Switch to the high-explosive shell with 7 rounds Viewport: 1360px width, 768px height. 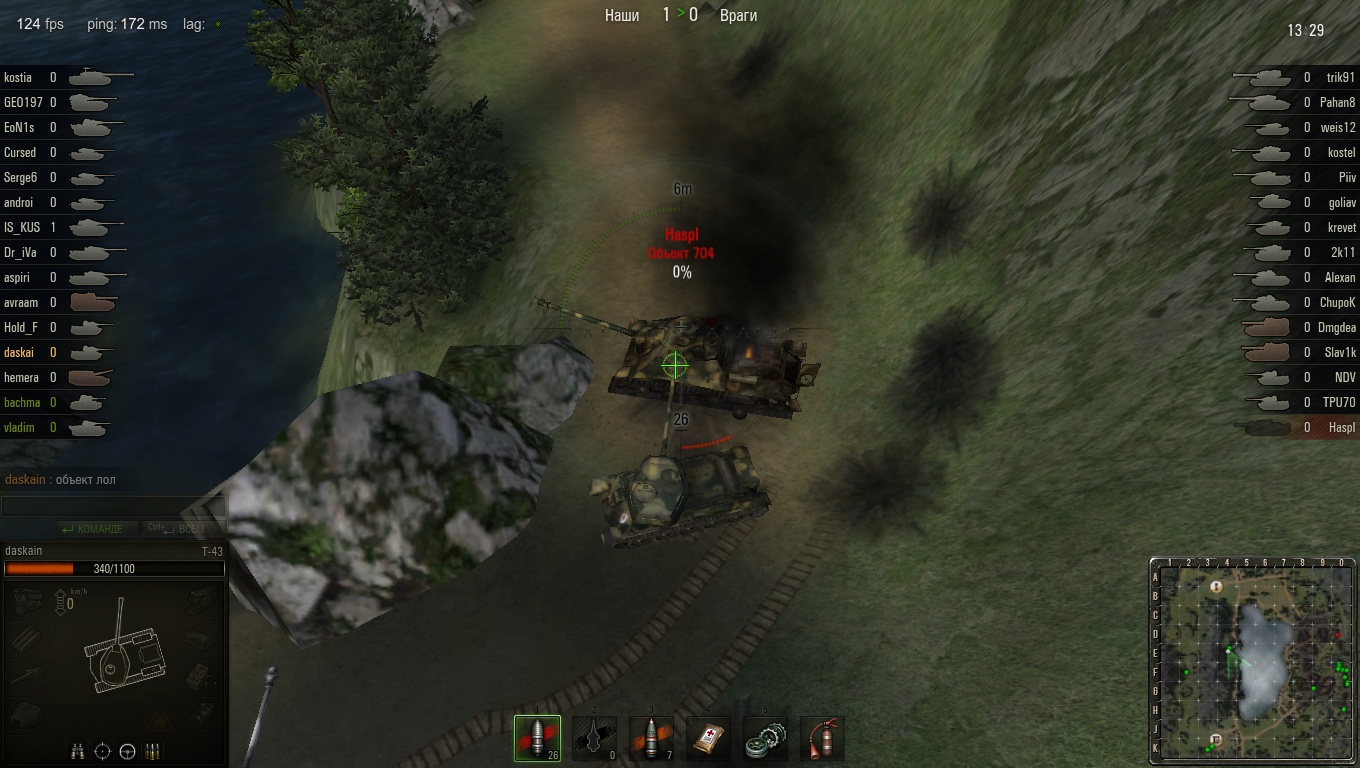[x=651, y=739]
